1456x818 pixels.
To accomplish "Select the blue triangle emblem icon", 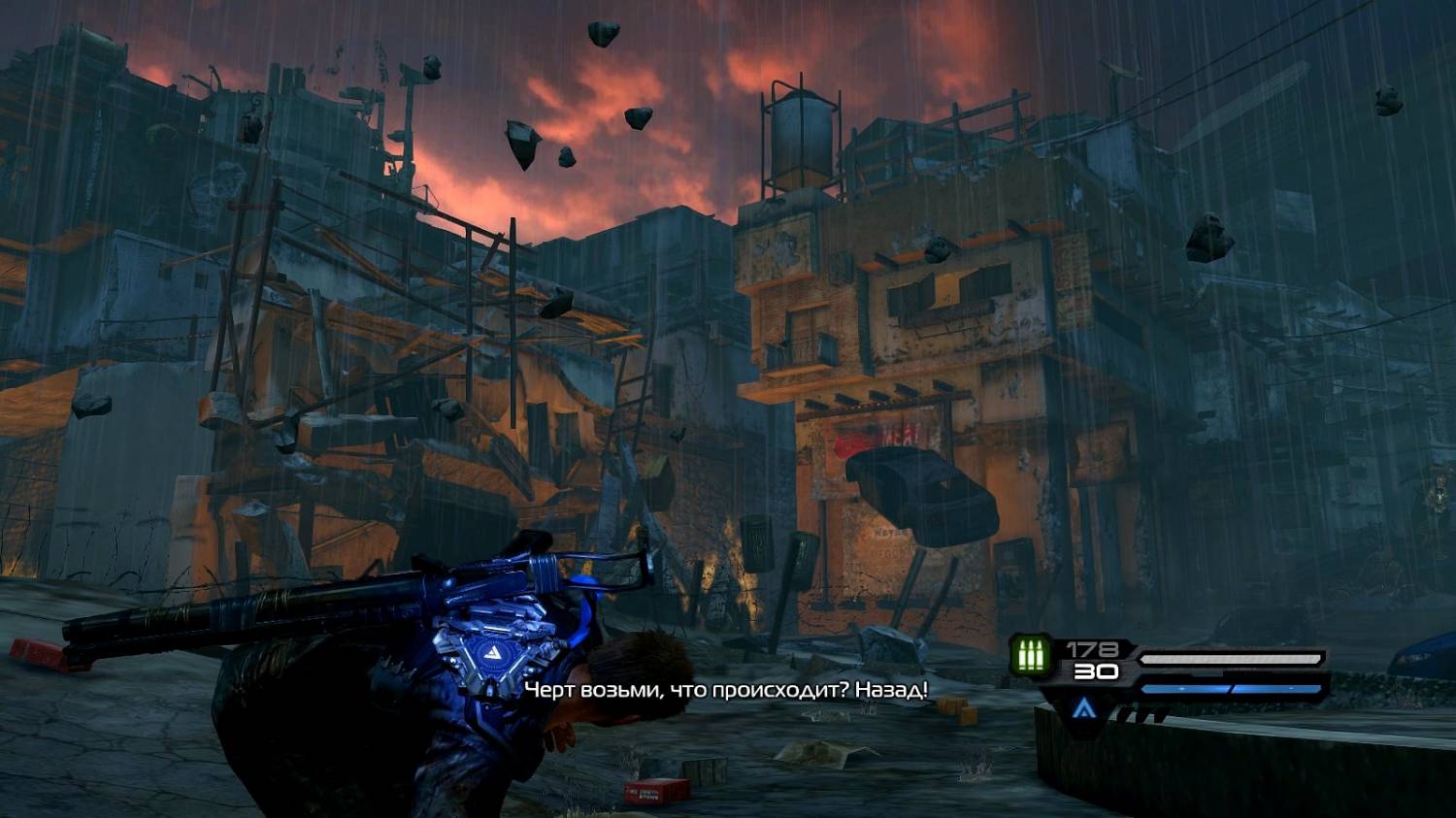I will click(x=1084, y=708).
